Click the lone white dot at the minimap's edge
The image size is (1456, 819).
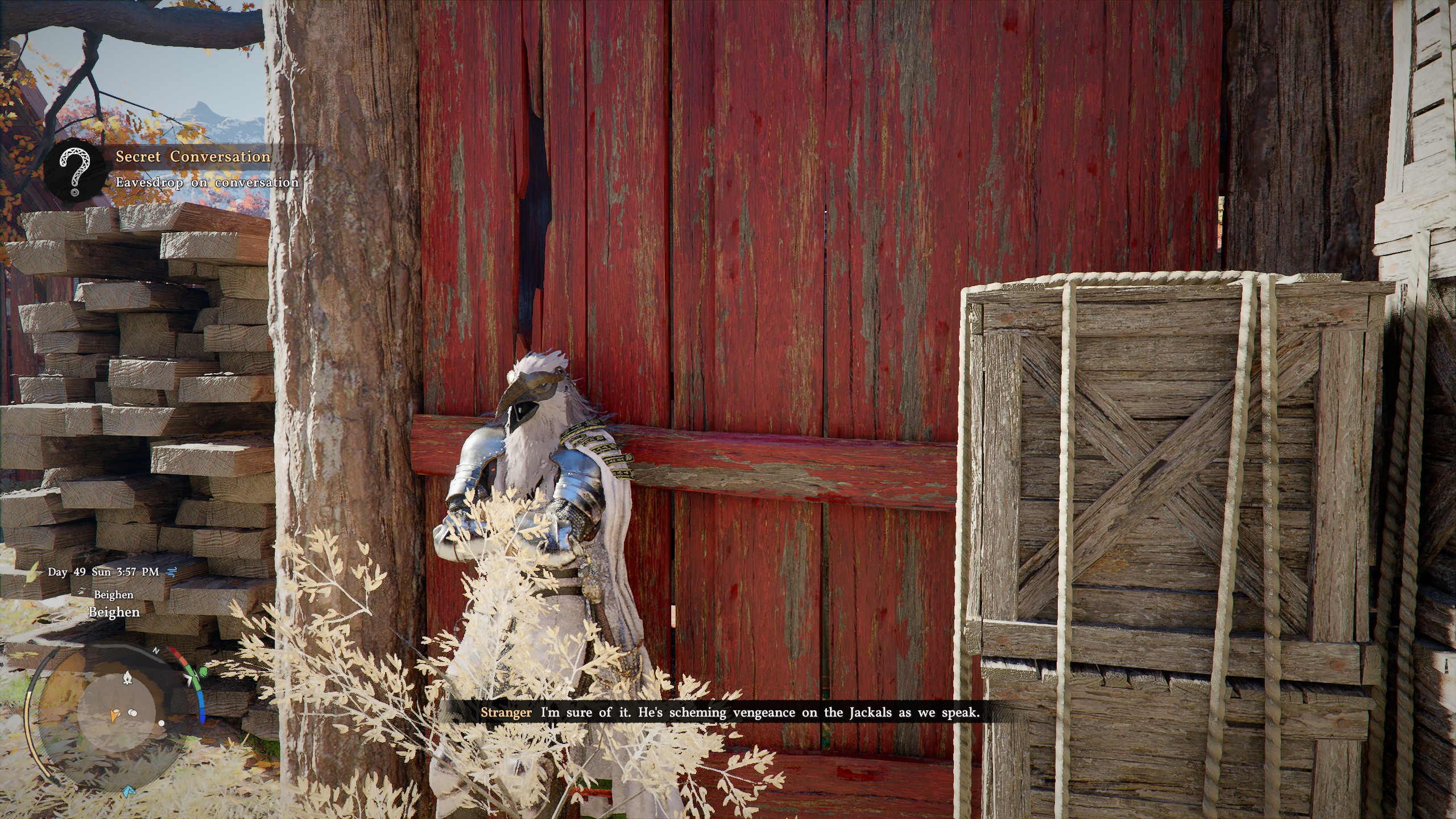pyautogui.click(x=162, y=723)
